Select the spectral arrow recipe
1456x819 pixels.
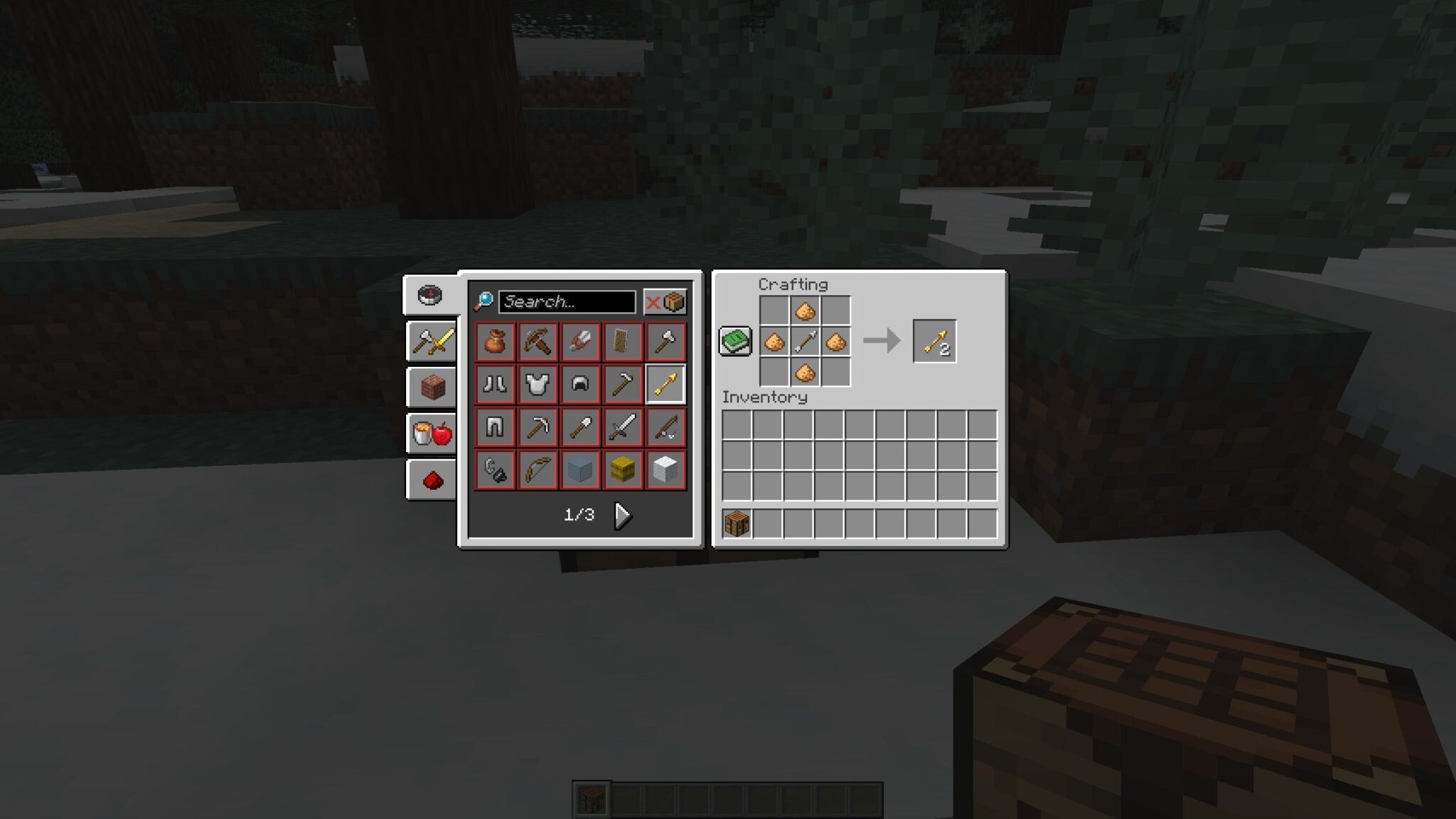[665, 383]
